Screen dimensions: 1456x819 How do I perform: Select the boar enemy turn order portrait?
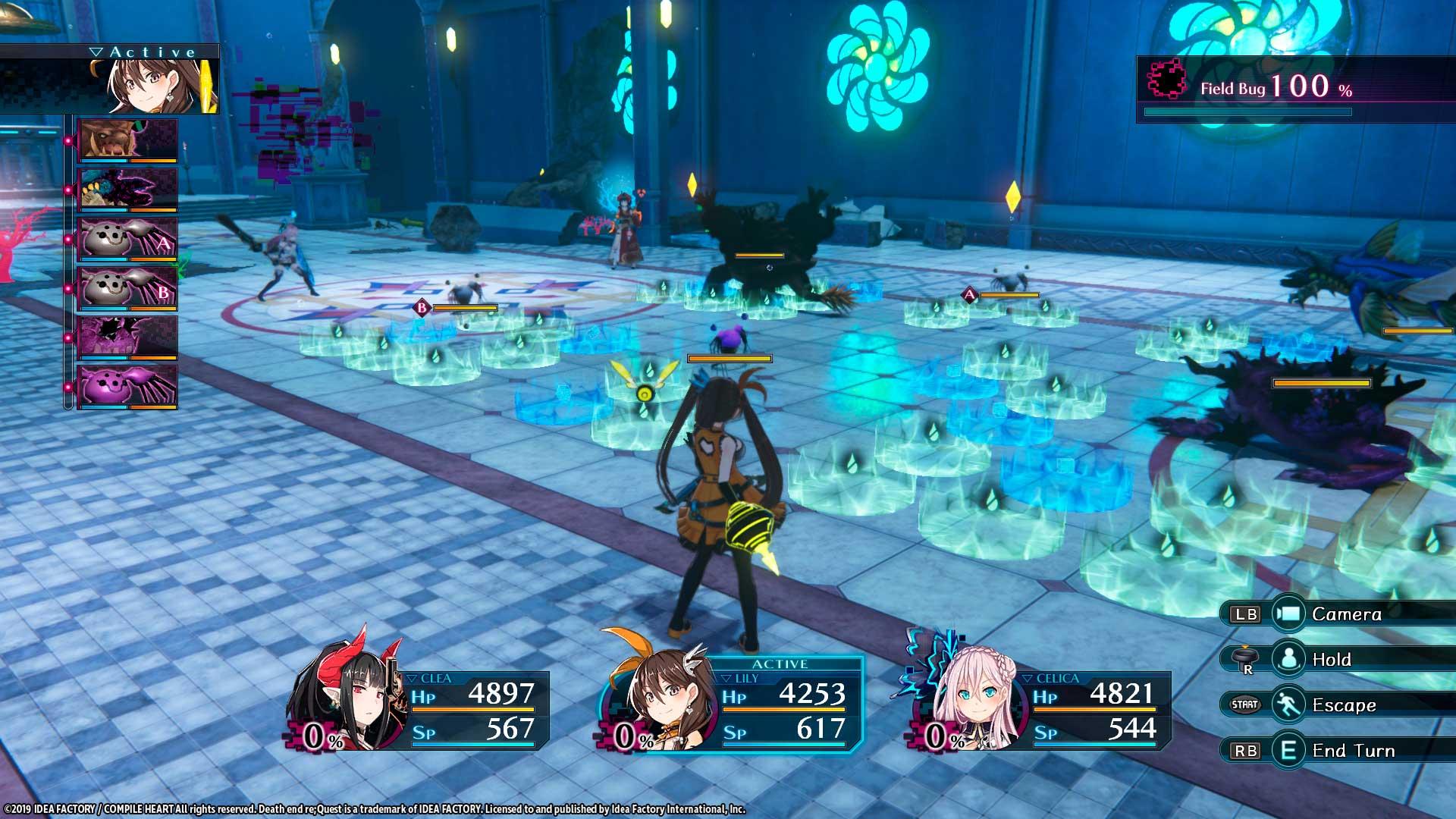127,140
